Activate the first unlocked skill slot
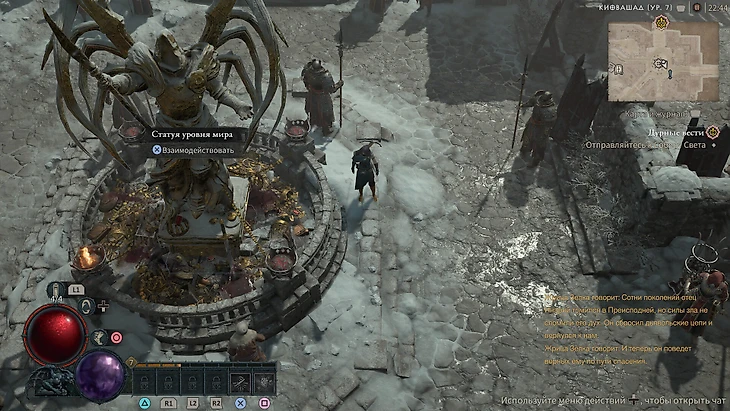Image resolution: width=730 pixels, height=411 pixels. tap(241, 381)
